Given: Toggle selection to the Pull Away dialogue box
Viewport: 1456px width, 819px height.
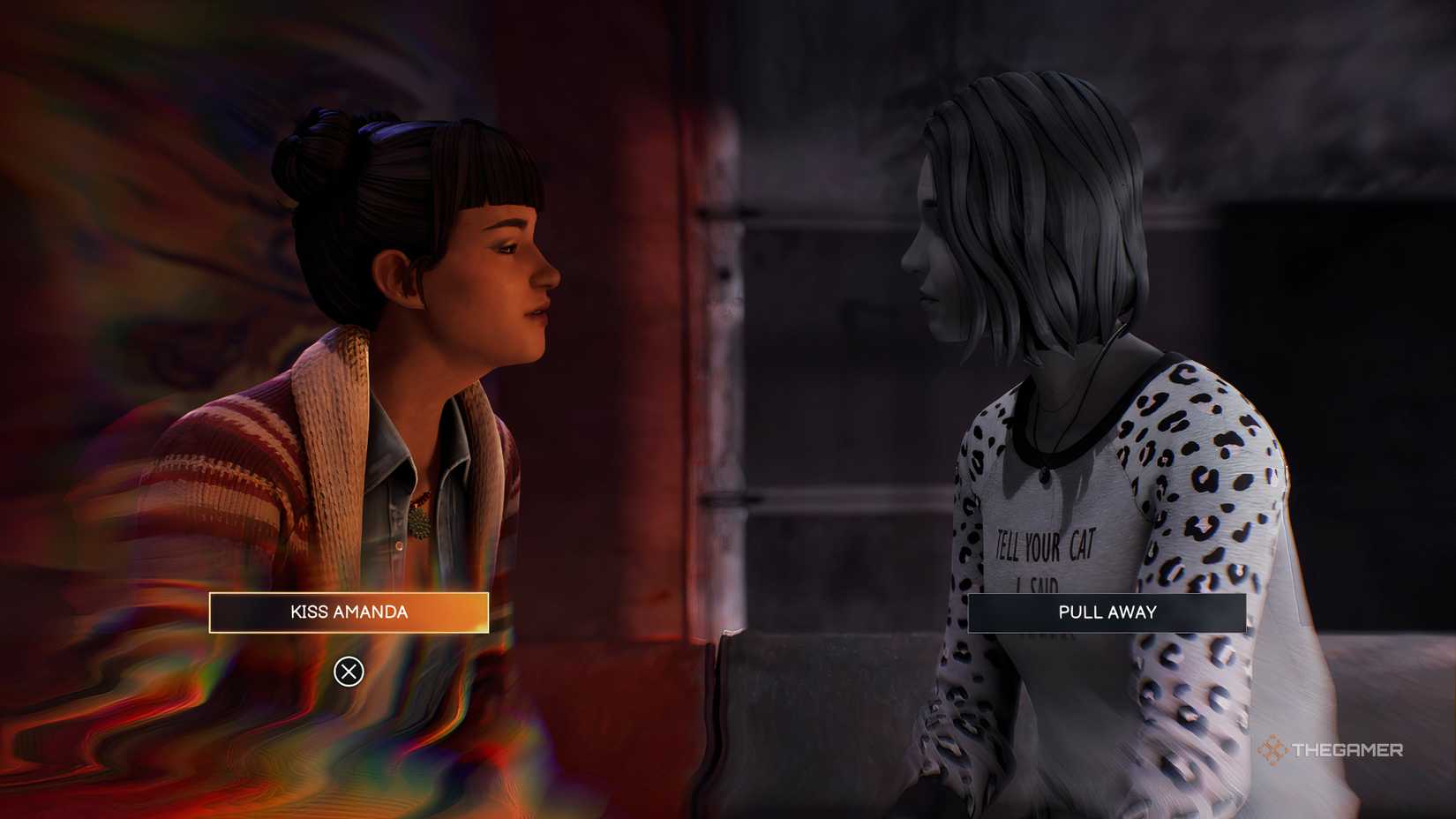Looking at the screenshot, I should tap(1107, 612).
